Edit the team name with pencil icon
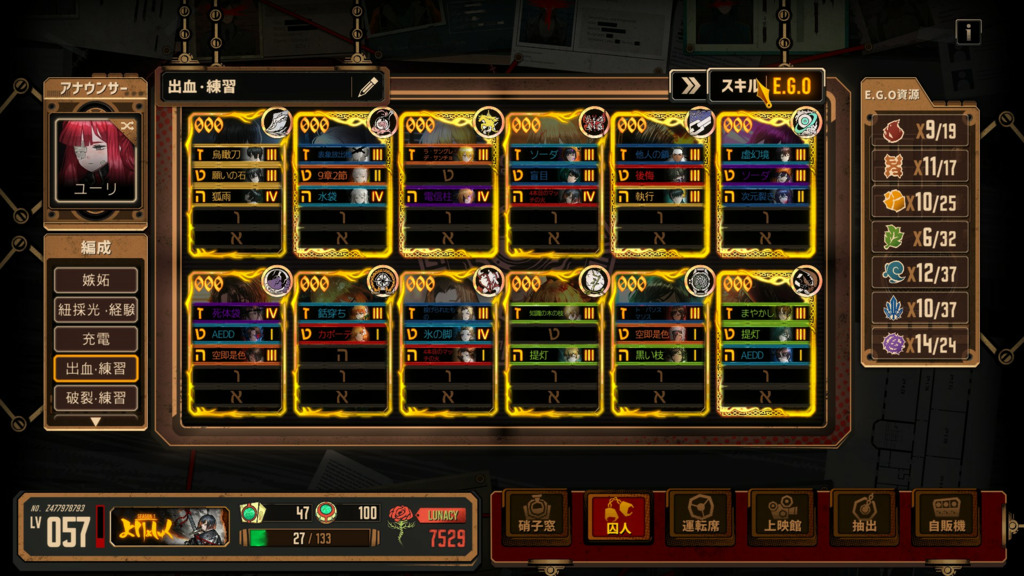This screenshot has width=1024, height=576. pyautogui.click(x=368, y=87)
